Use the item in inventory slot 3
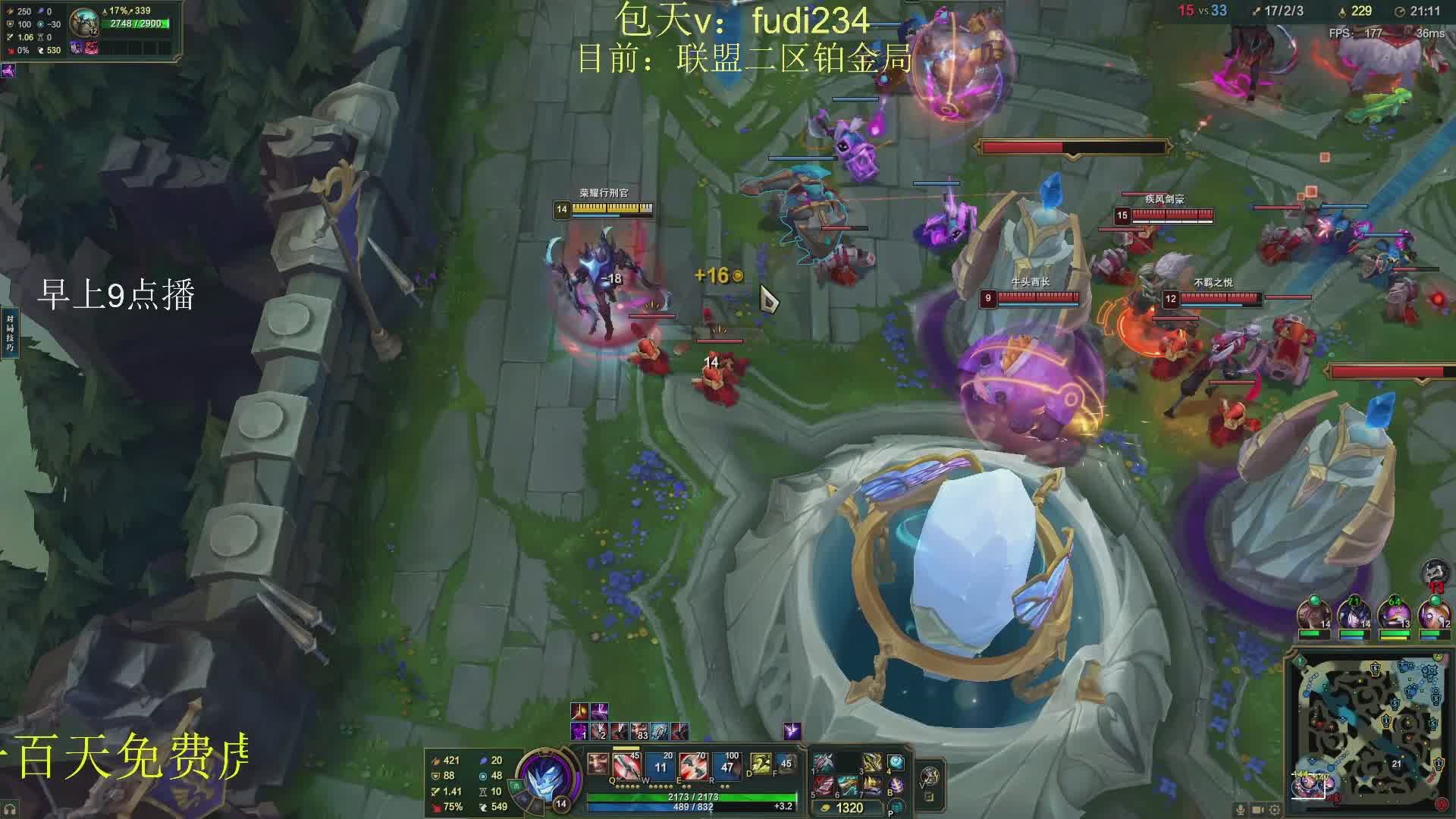This screenshot has width=1456, height=819. (871, 761)
